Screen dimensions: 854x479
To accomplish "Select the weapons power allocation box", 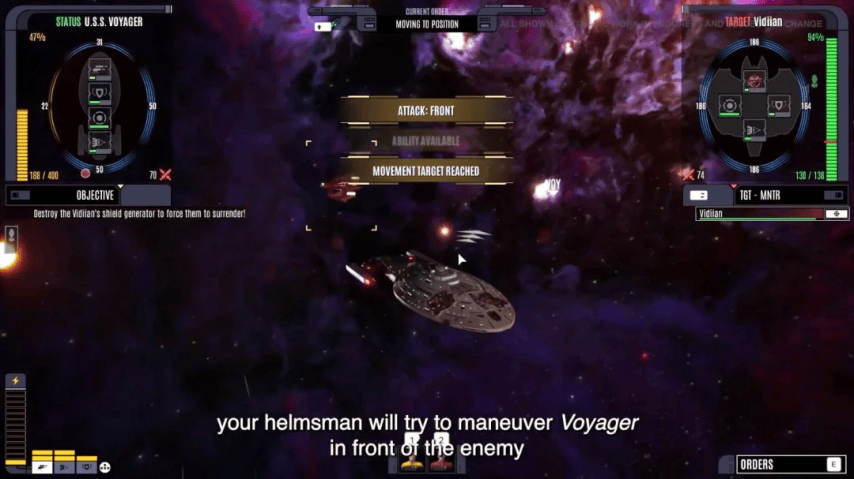I will coord(42,465).
